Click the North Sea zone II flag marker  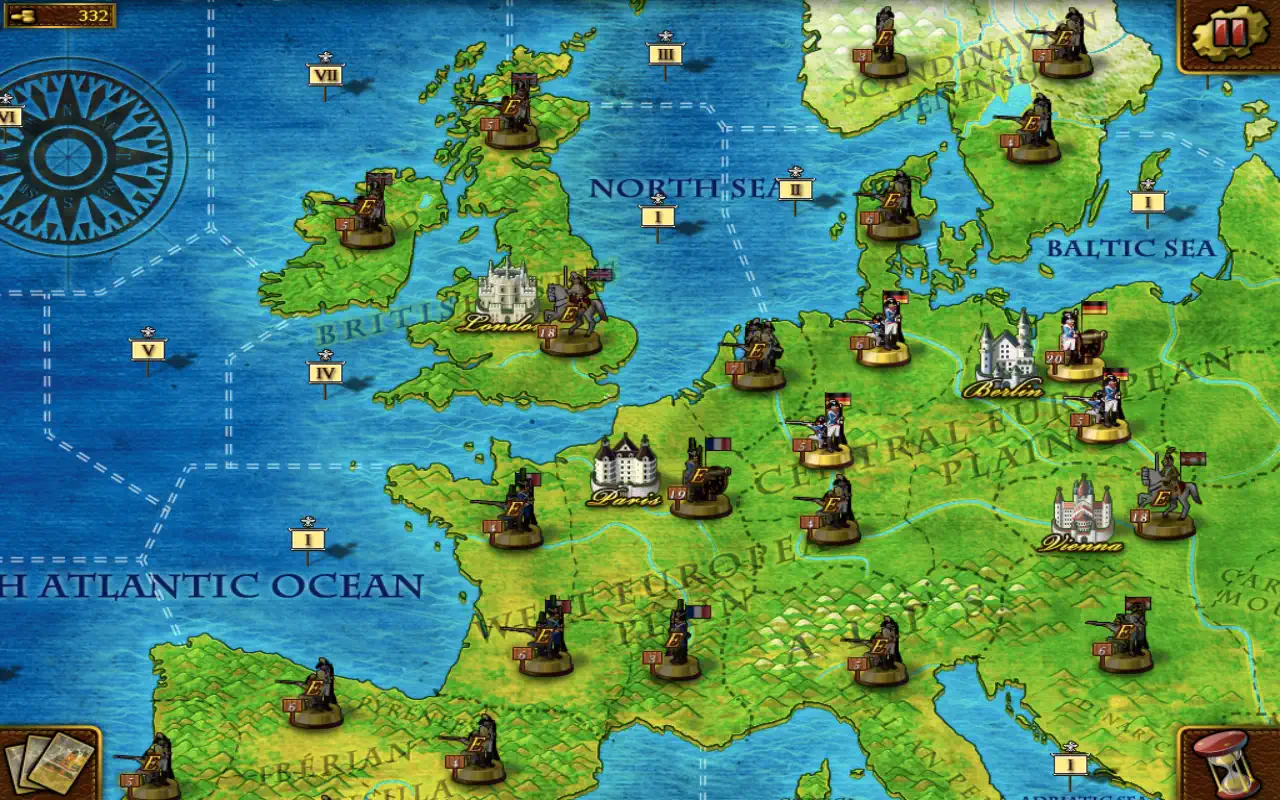[x=795, y=189]
